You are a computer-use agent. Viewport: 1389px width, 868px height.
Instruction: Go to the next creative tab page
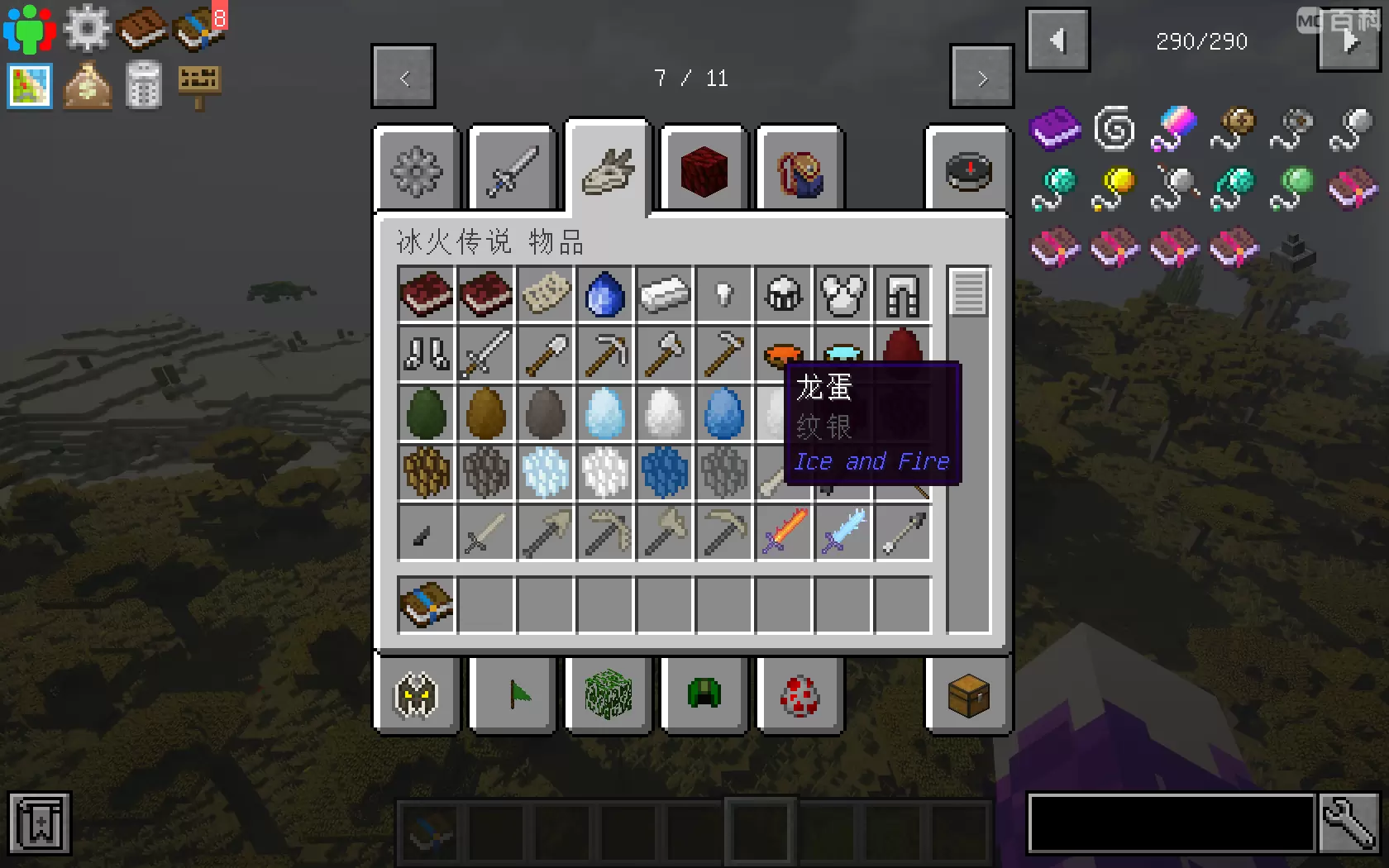981,78
